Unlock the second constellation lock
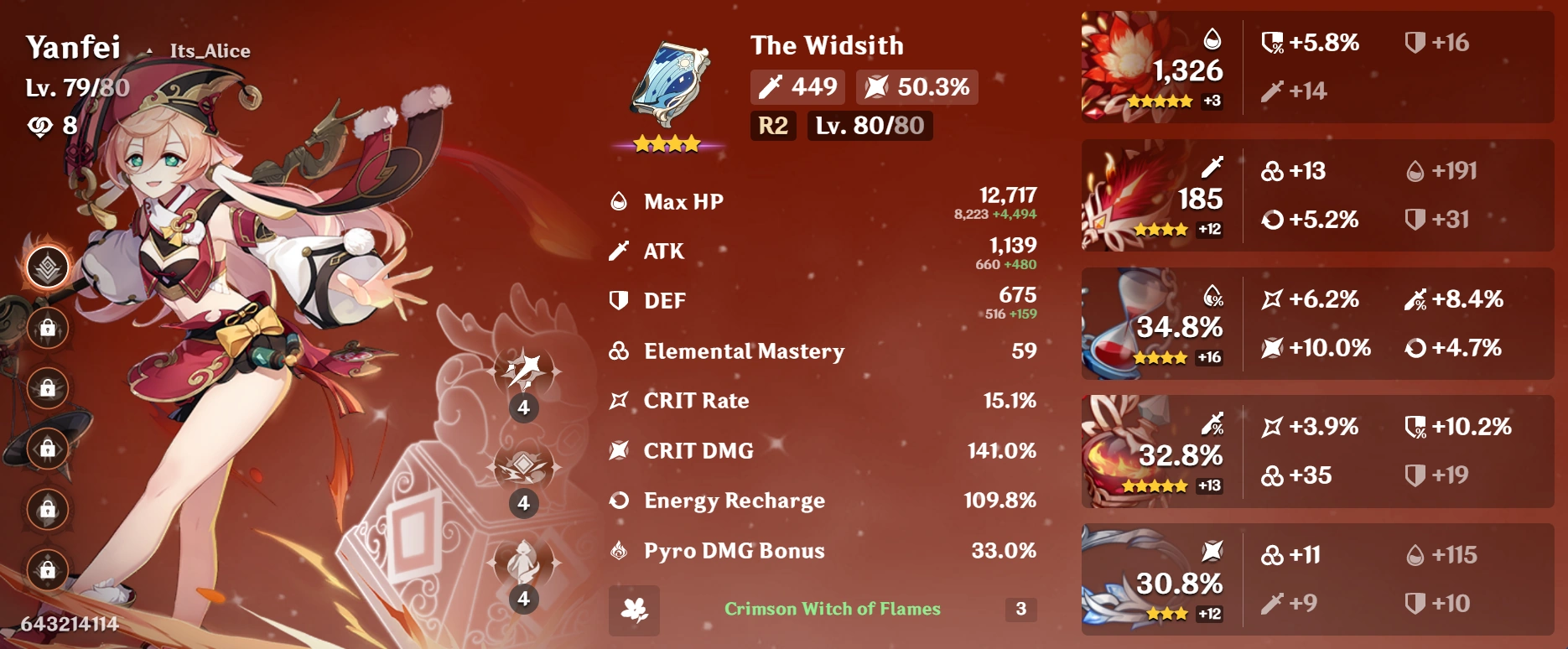 (48, 329)
